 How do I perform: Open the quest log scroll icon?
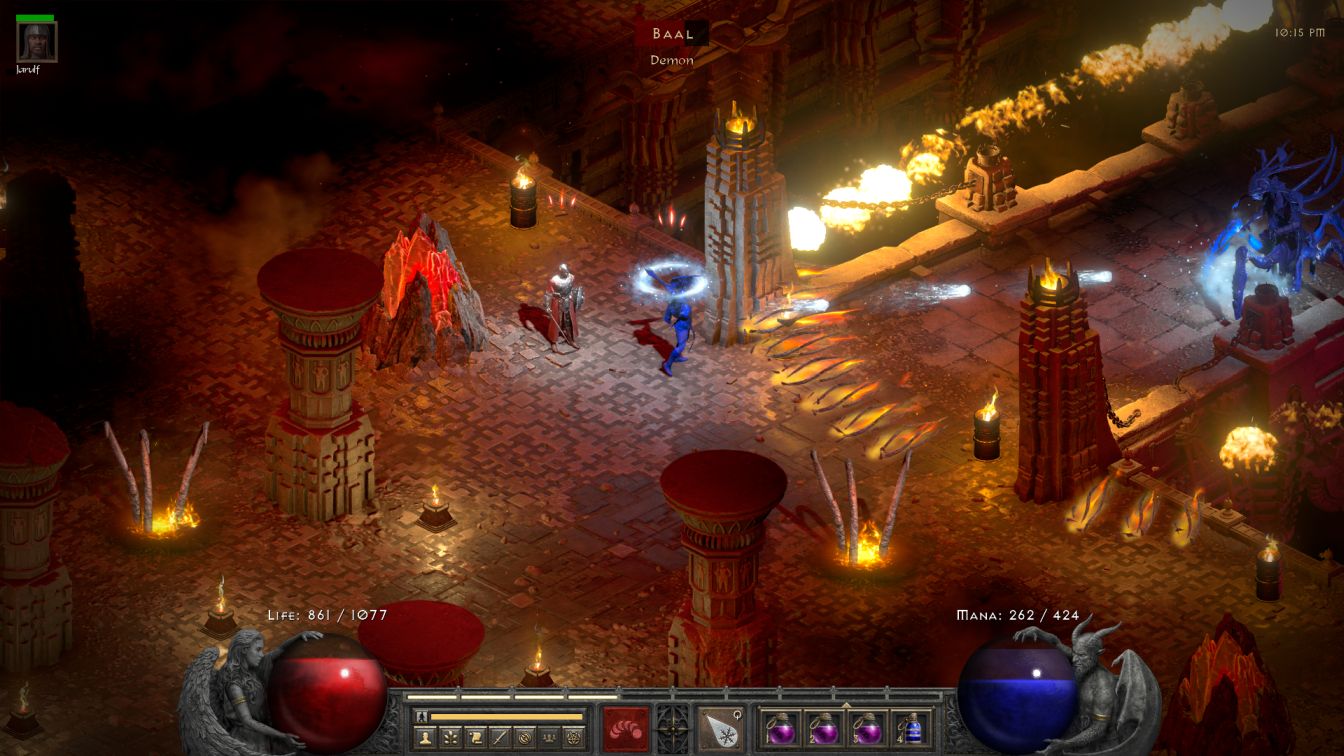point(475,738)
